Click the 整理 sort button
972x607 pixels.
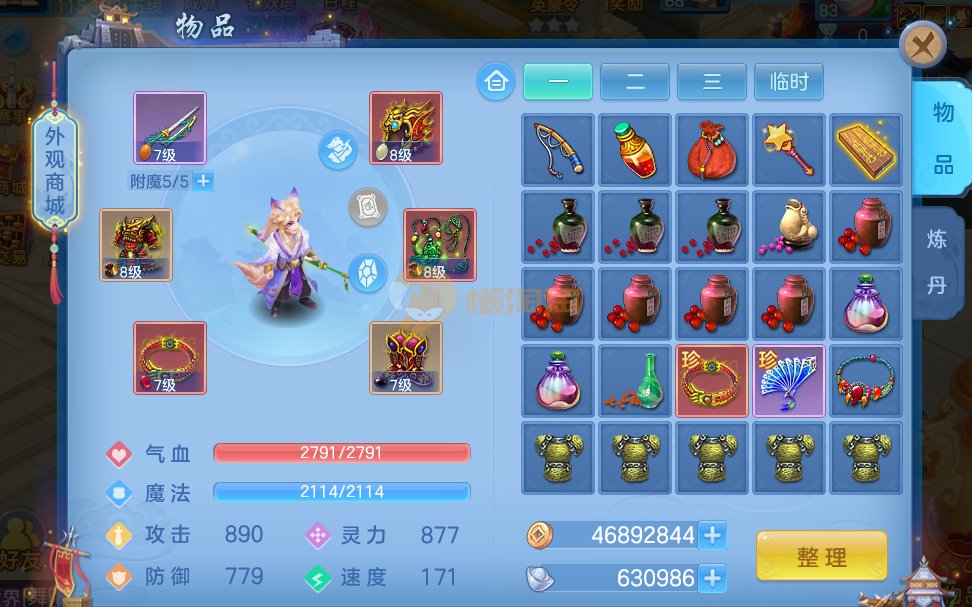(821, 557)
